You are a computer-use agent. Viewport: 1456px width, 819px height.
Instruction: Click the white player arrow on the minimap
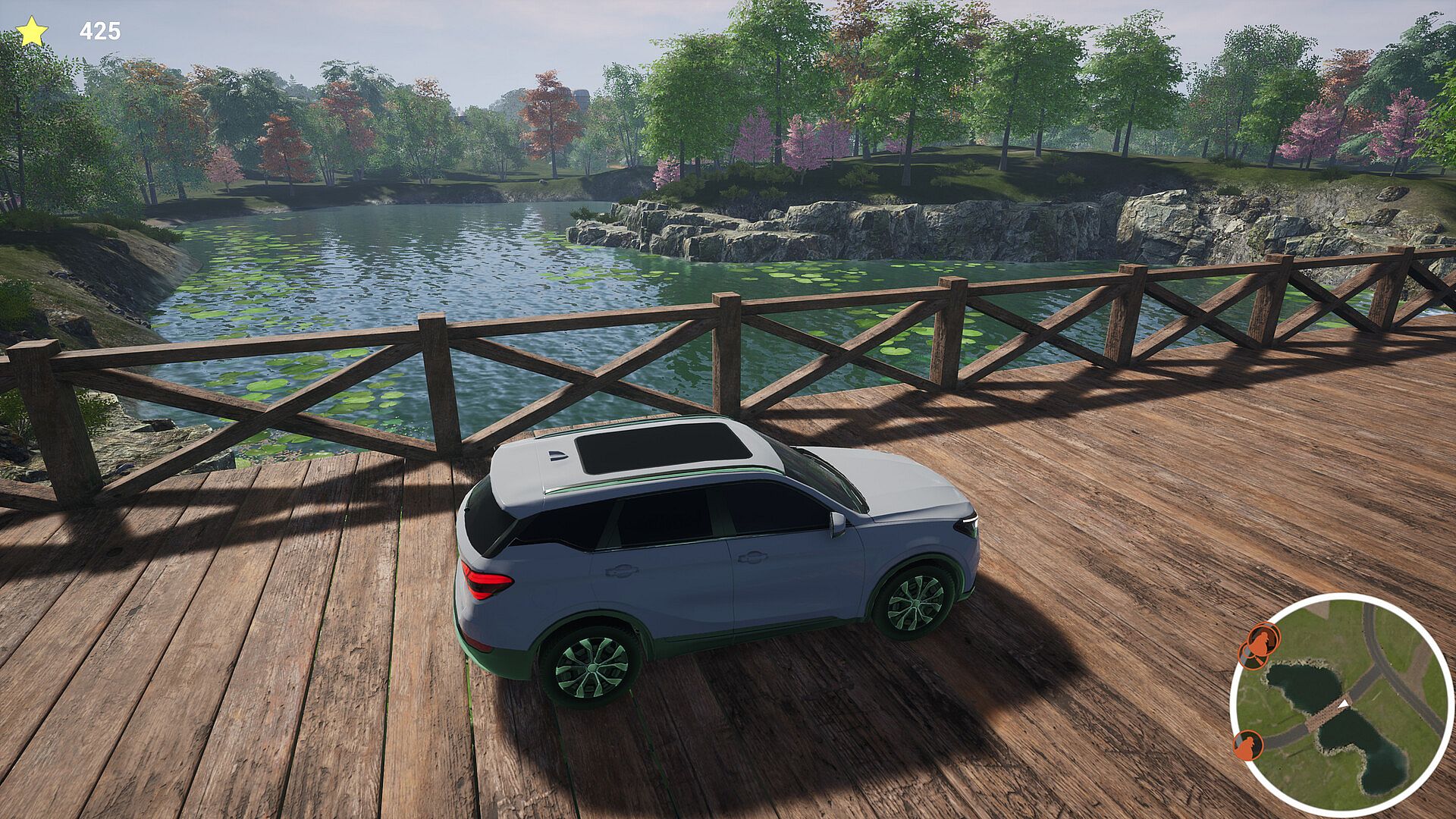coord(1344,704)
